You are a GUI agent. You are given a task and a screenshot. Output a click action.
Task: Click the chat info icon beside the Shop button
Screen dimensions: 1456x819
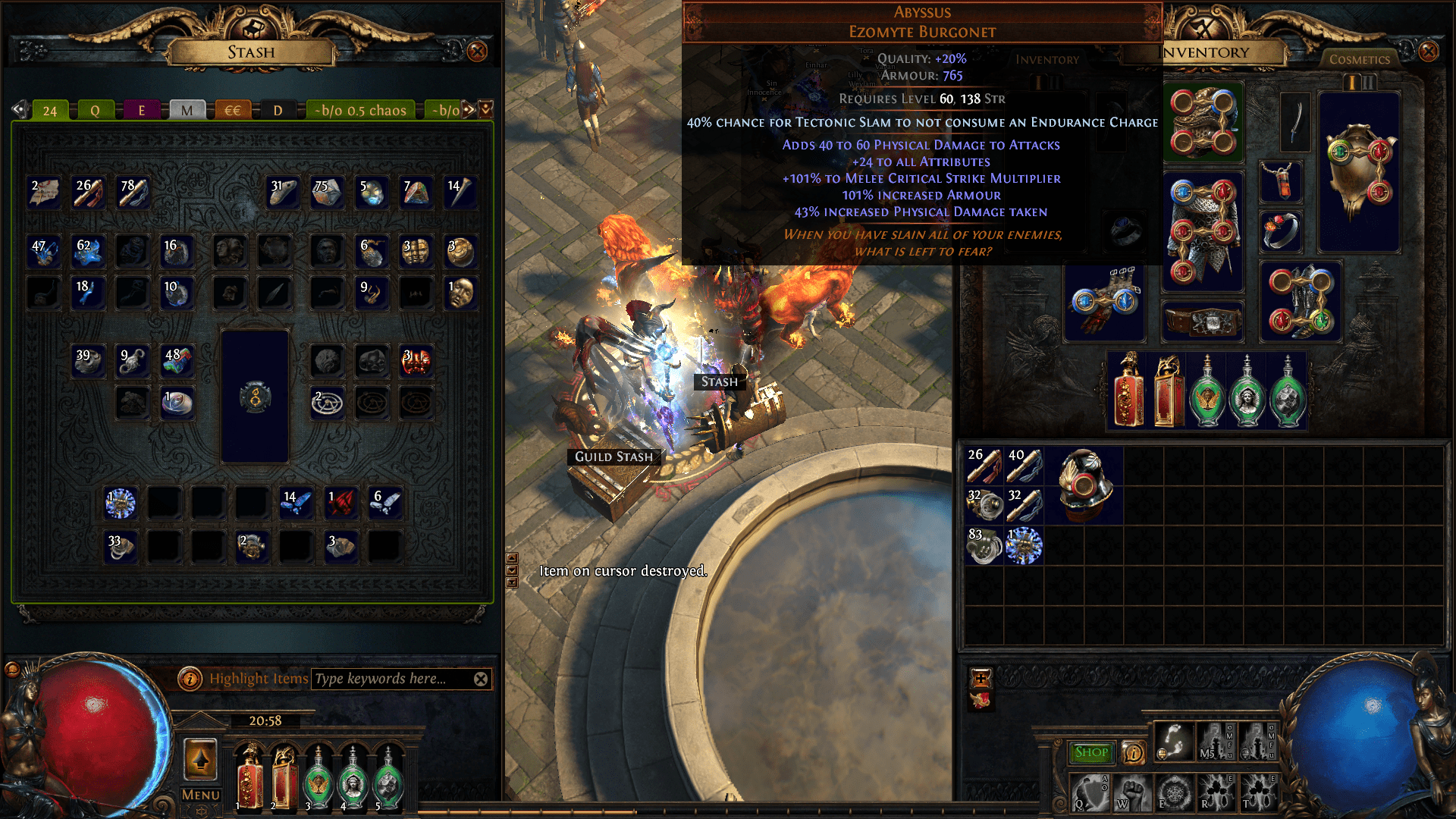1134,752
